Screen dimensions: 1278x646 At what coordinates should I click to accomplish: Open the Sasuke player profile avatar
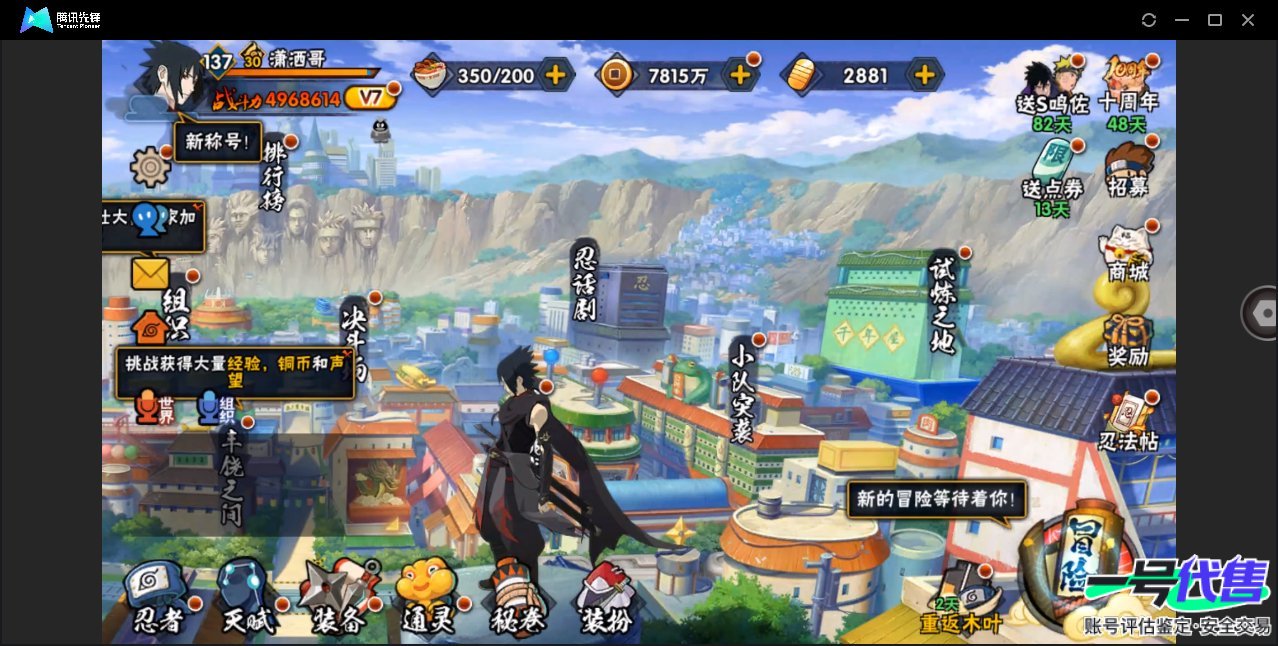click(x=166, y=78)
